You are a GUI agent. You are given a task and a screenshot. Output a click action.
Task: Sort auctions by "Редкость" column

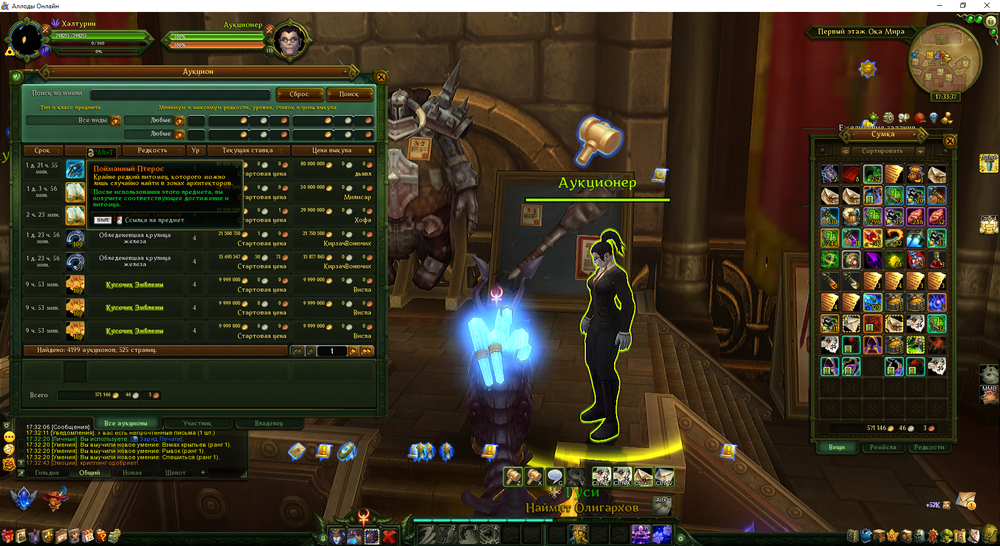click(151, 150)
